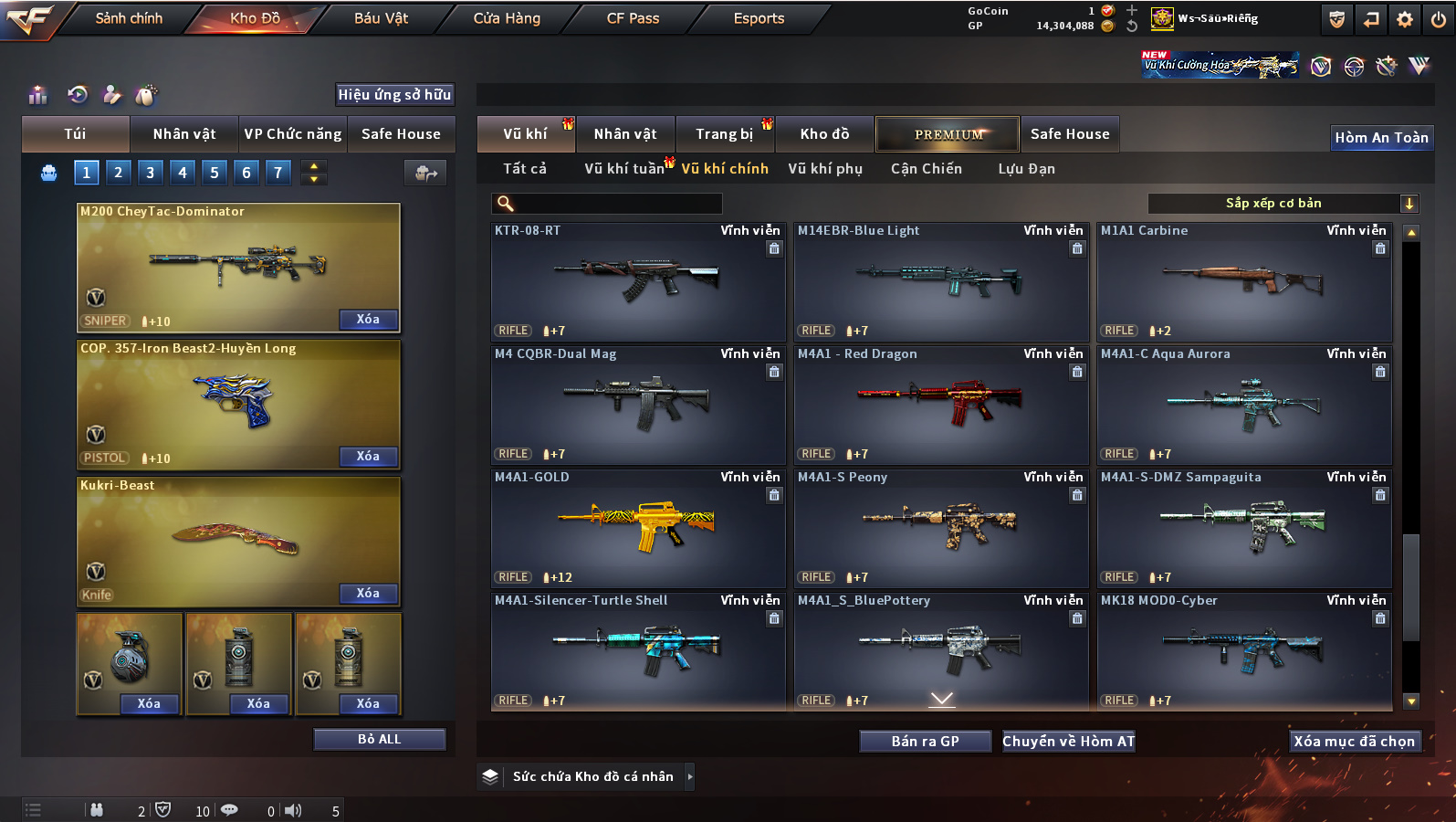Show the Vũ khí phụ secondary weapons
The width and height of the screenshot is (1456, 822).
coord(825,169)
